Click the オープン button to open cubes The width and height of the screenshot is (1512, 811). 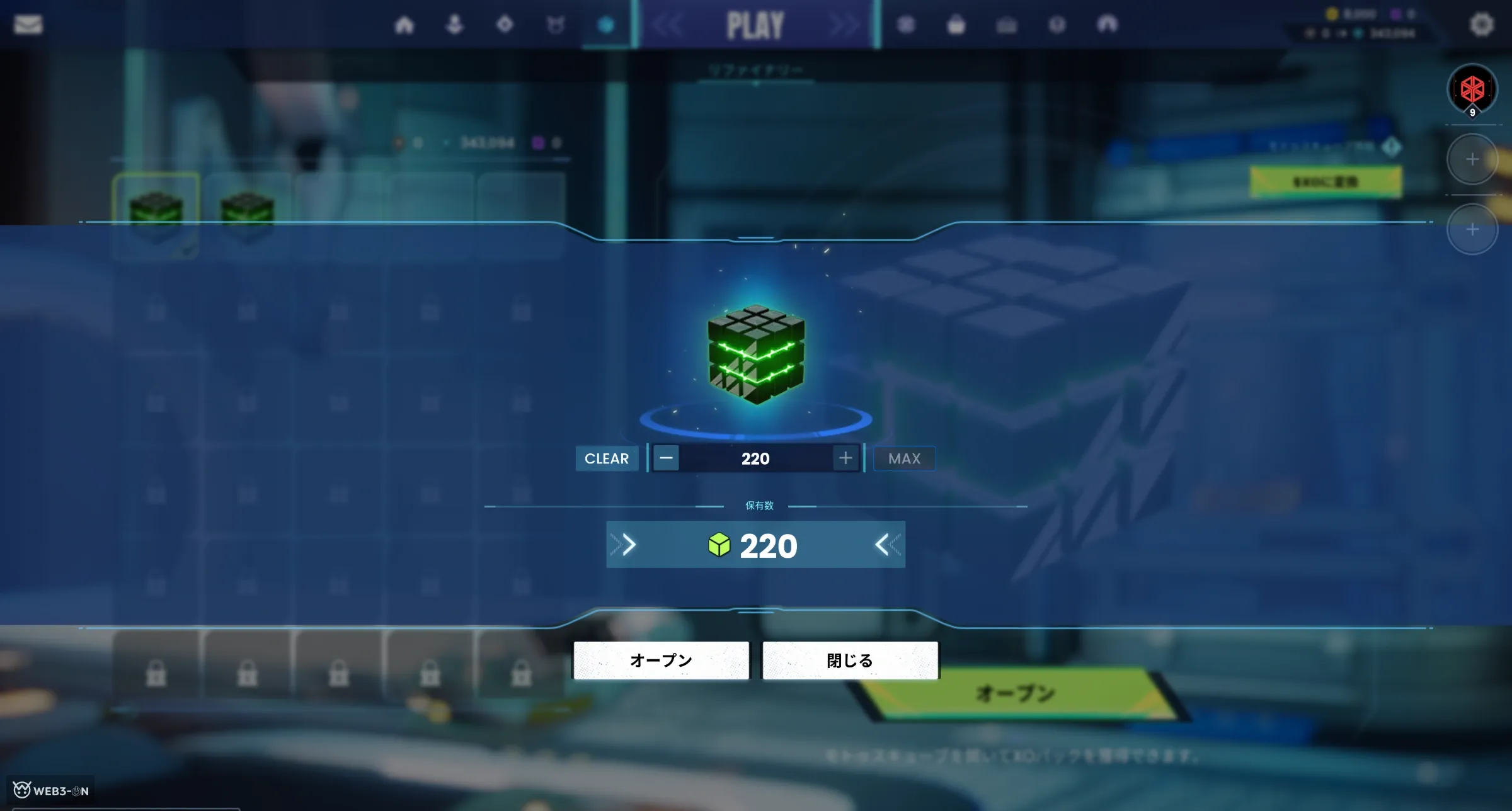(x=661, y=660)
